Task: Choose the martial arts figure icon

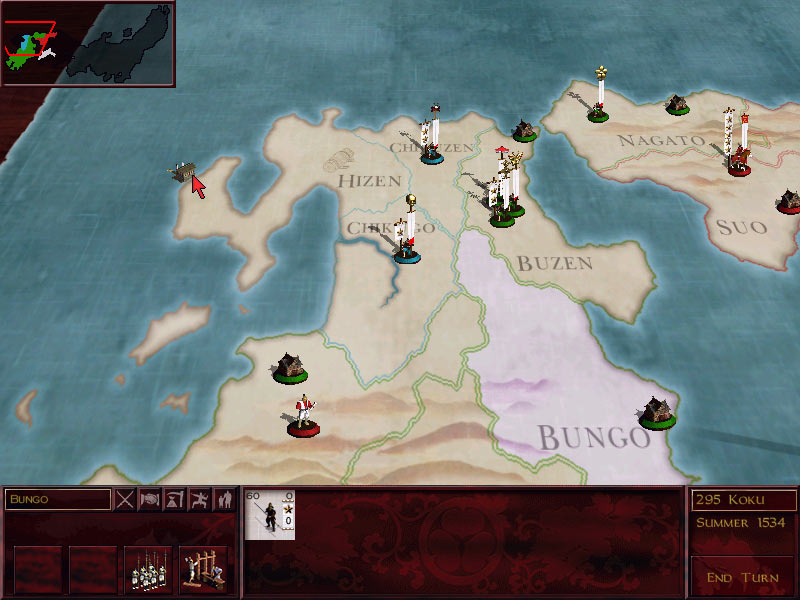Action: pyautogui.click(x=200, y=498)
